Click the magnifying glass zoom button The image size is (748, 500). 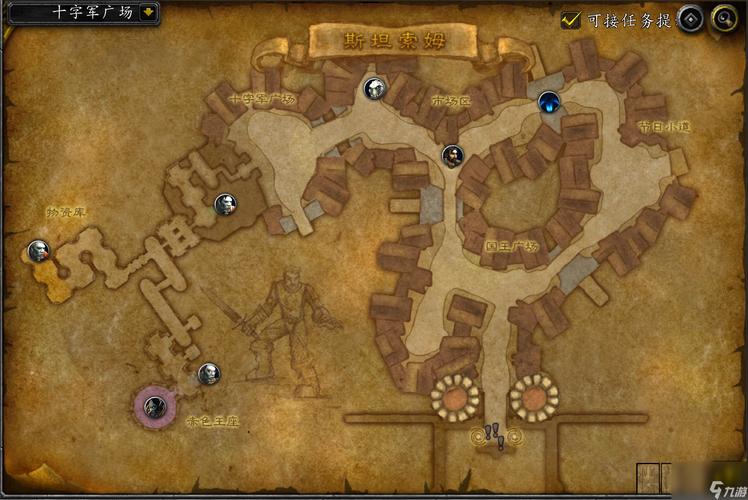[723, 18]
